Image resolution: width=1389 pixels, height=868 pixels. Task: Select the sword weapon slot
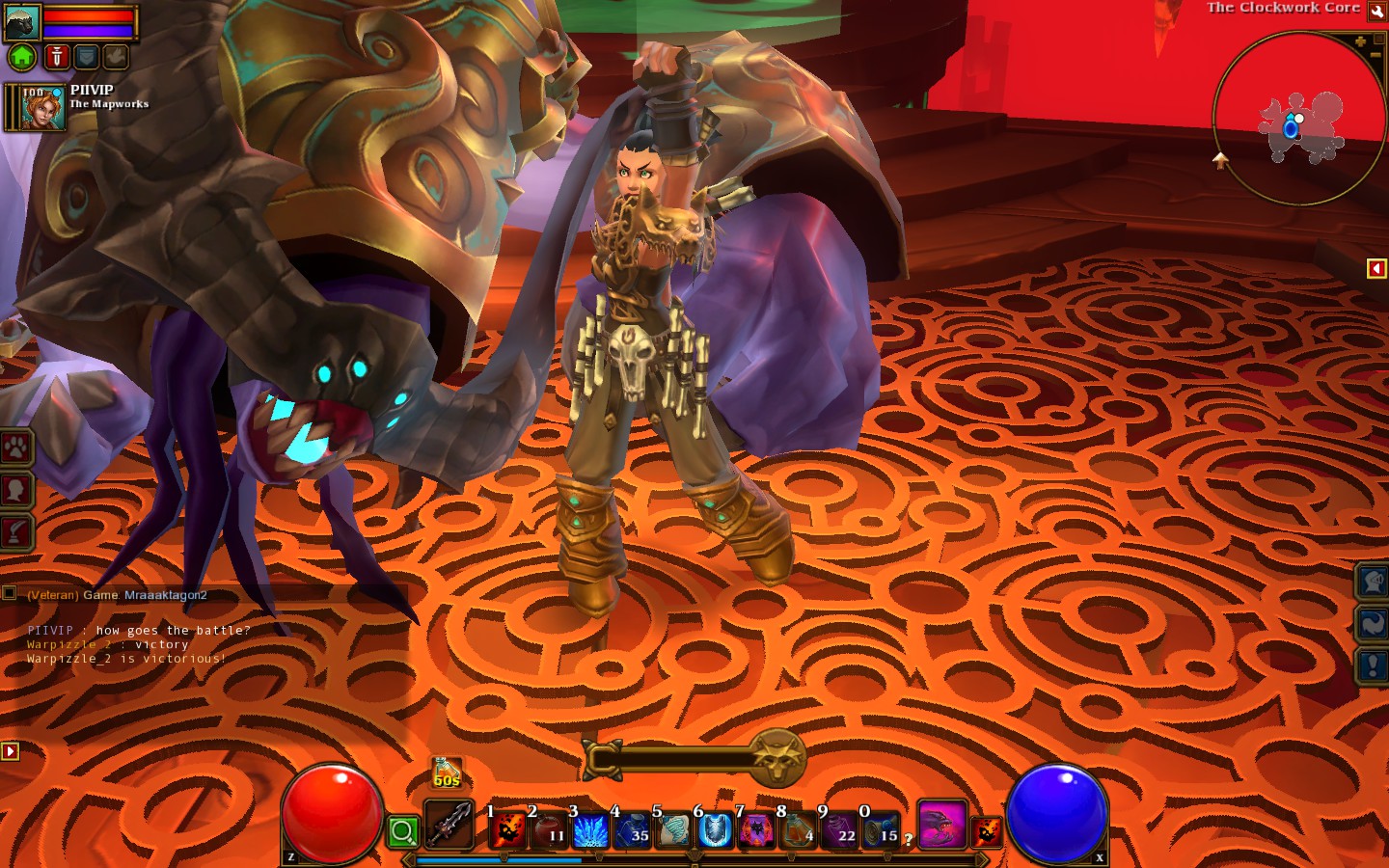[x=449, y=827]
